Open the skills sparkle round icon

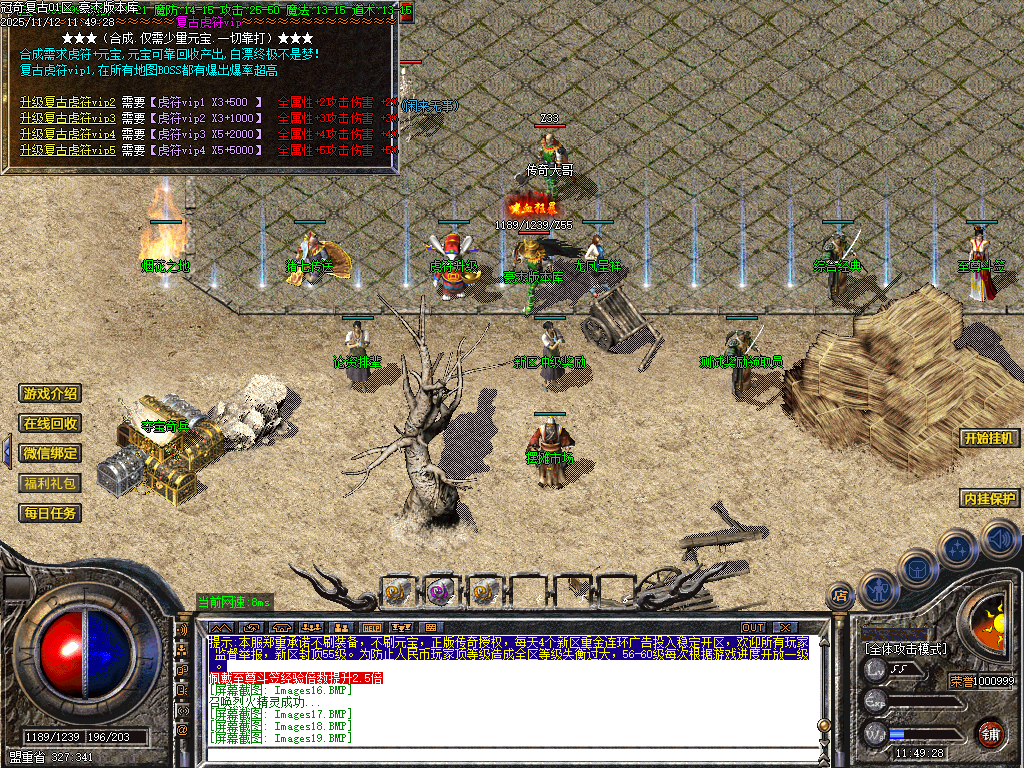pos(958,549)
